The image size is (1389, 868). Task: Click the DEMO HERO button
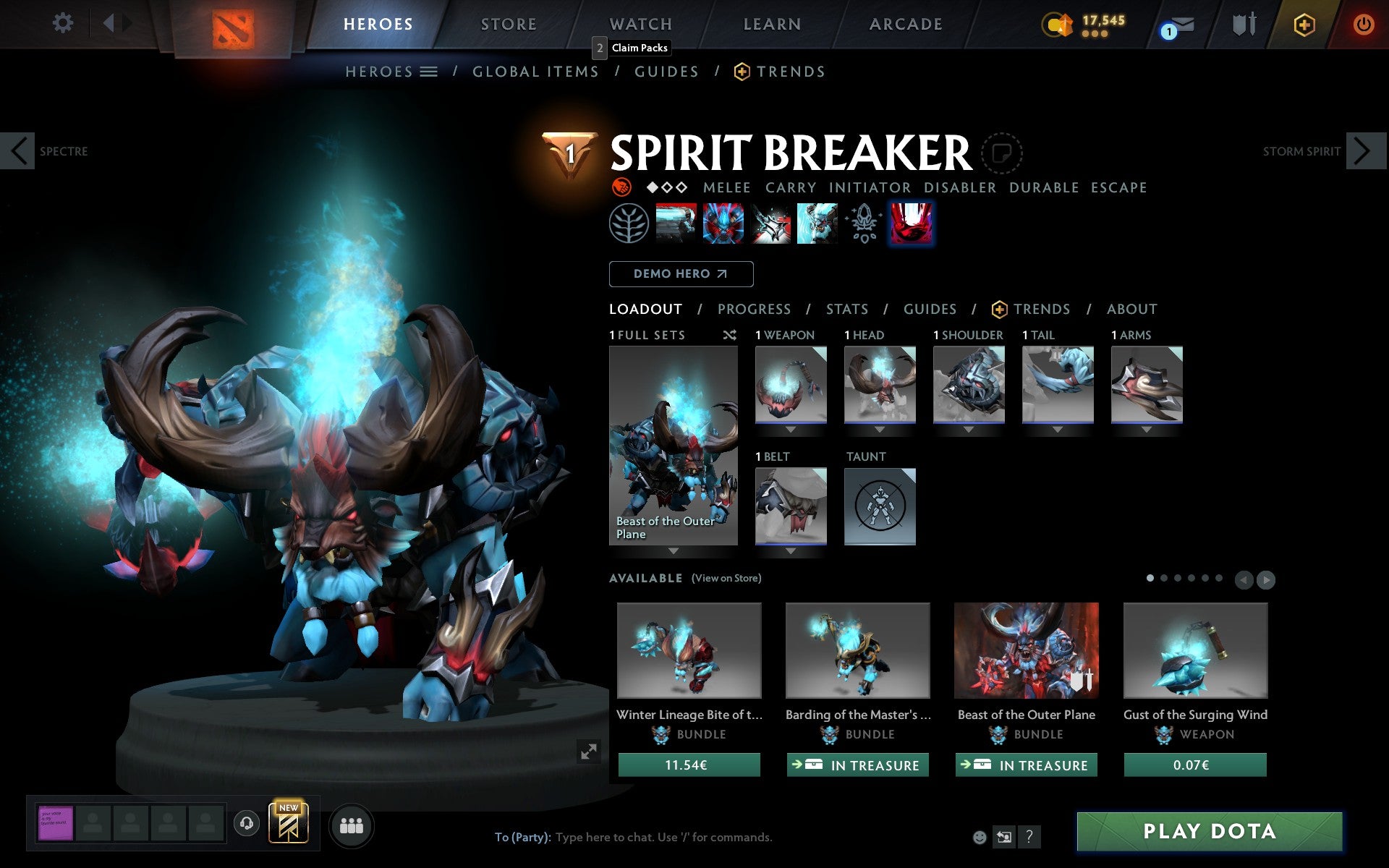[x=681, y=274]
